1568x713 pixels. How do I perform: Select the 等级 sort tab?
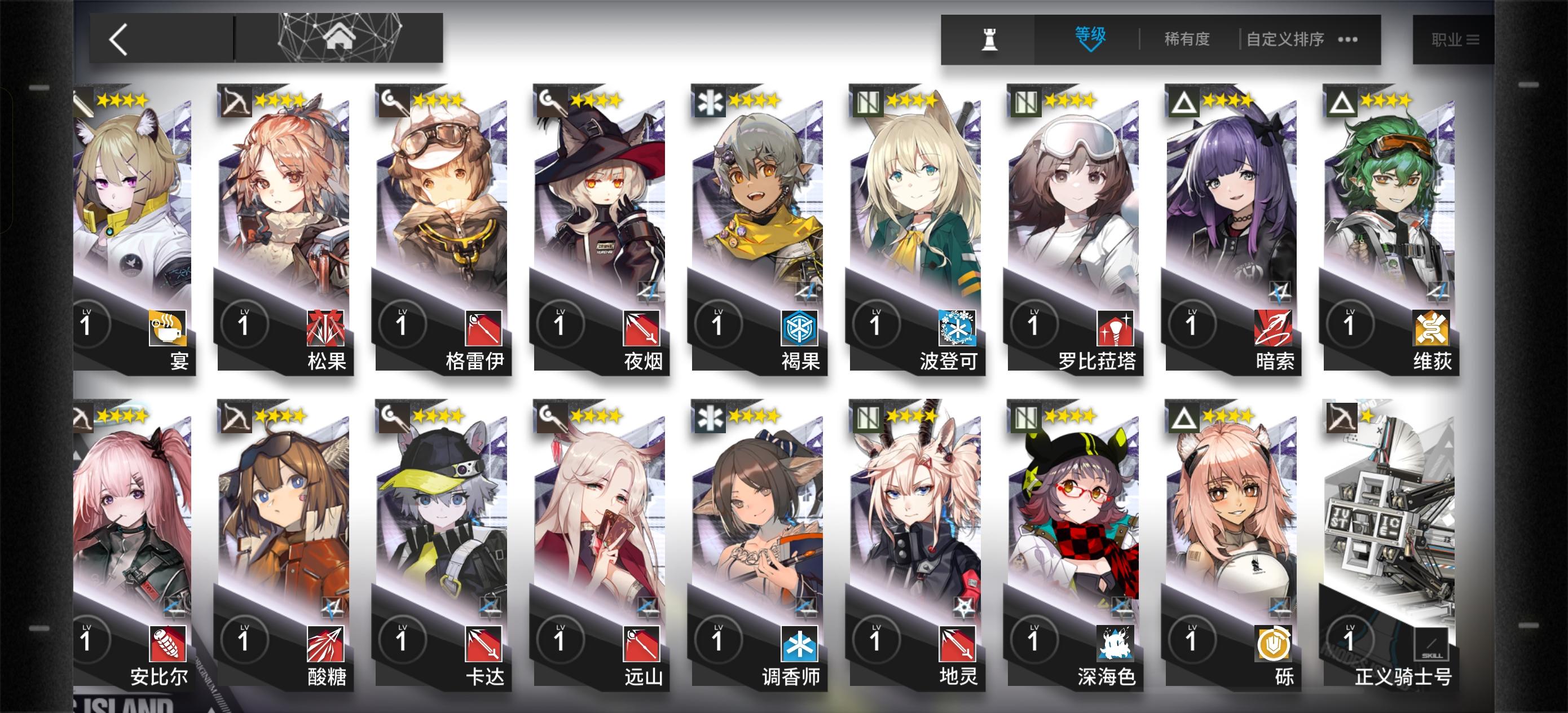(x=1089, y=37)
